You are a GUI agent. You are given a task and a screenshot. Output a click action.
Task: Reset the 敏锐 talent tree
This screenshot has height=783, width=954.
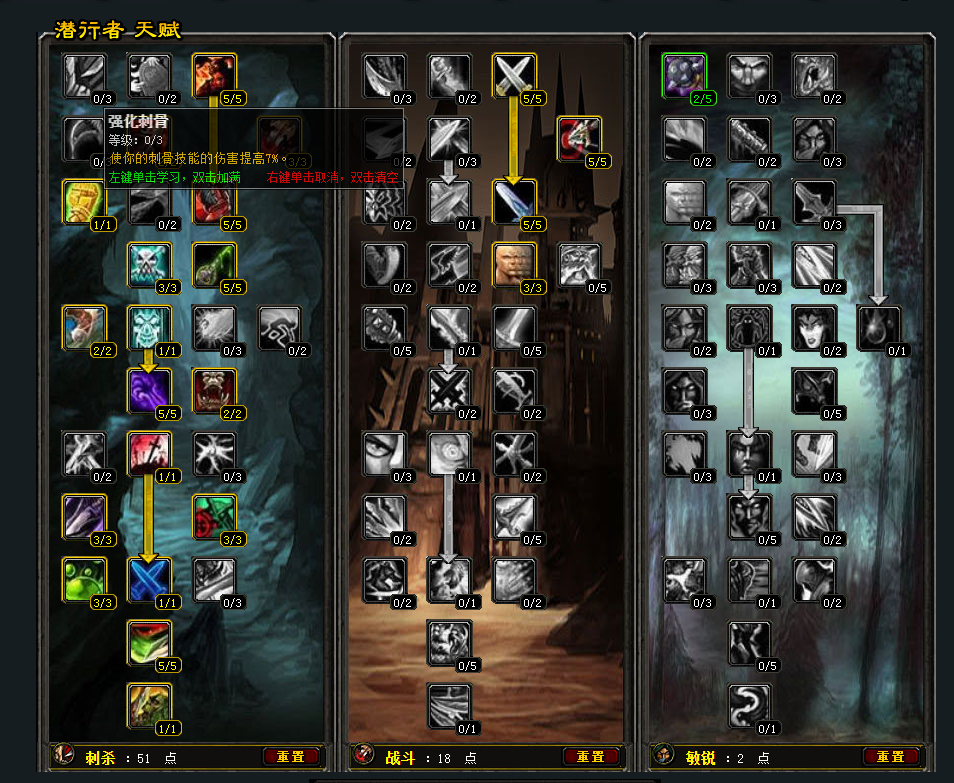891,757
